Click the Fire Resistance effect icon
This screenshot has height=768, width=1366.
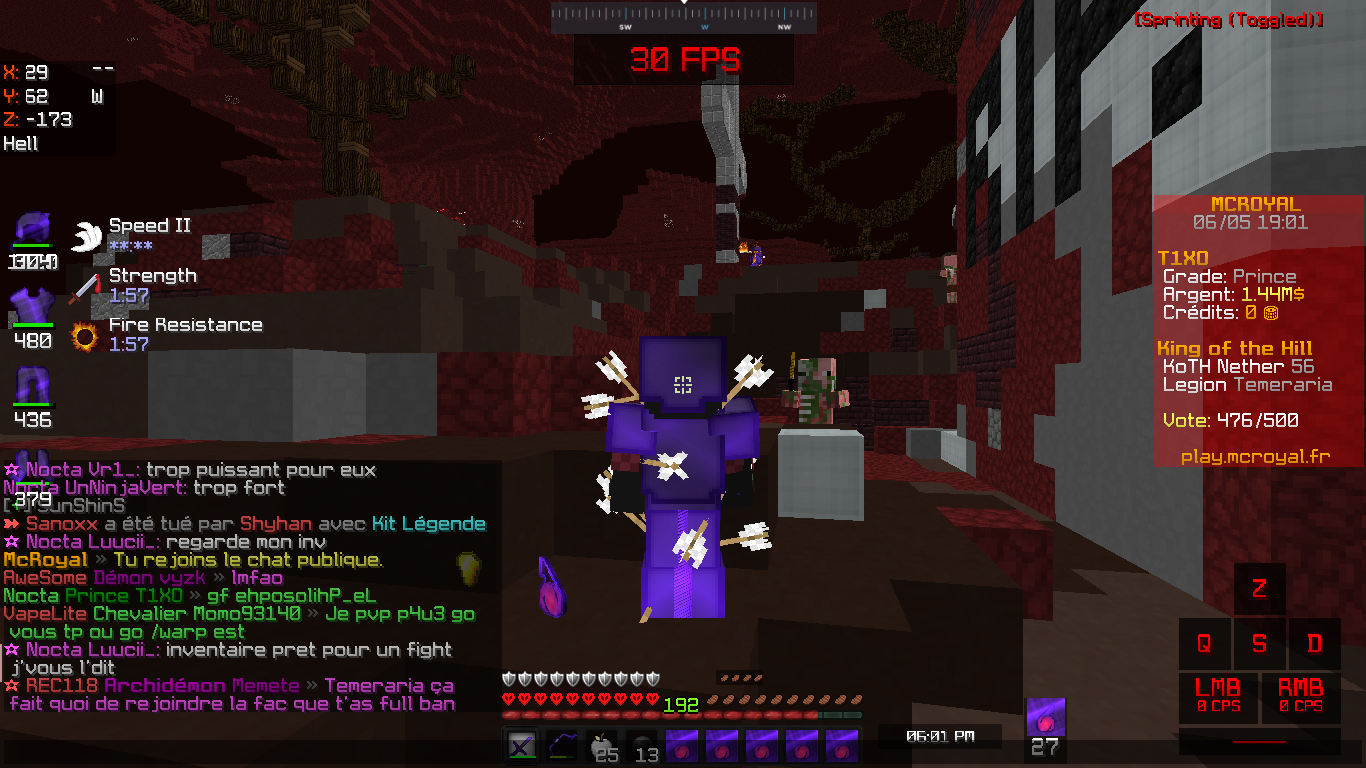click(x=85, y=336)
